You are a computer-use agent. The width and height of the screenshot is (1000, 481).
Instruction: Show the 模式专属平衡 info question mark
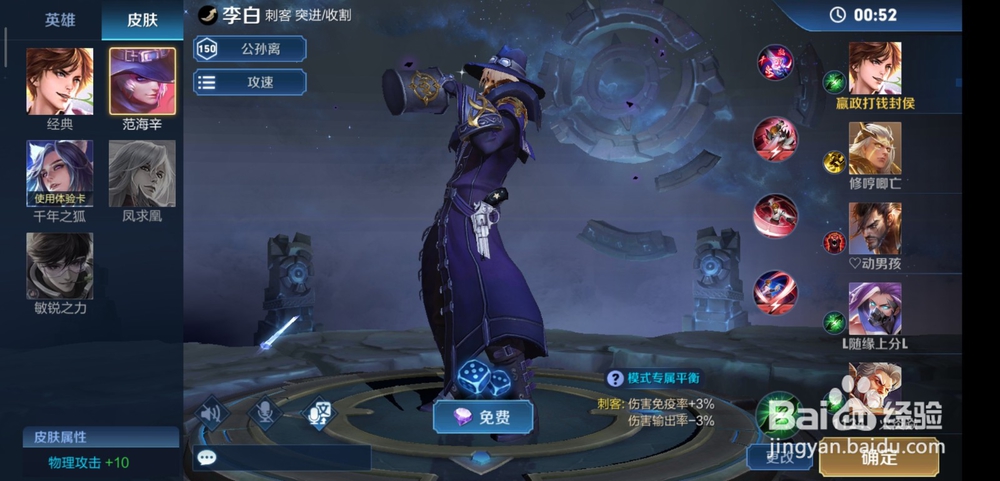615,378
